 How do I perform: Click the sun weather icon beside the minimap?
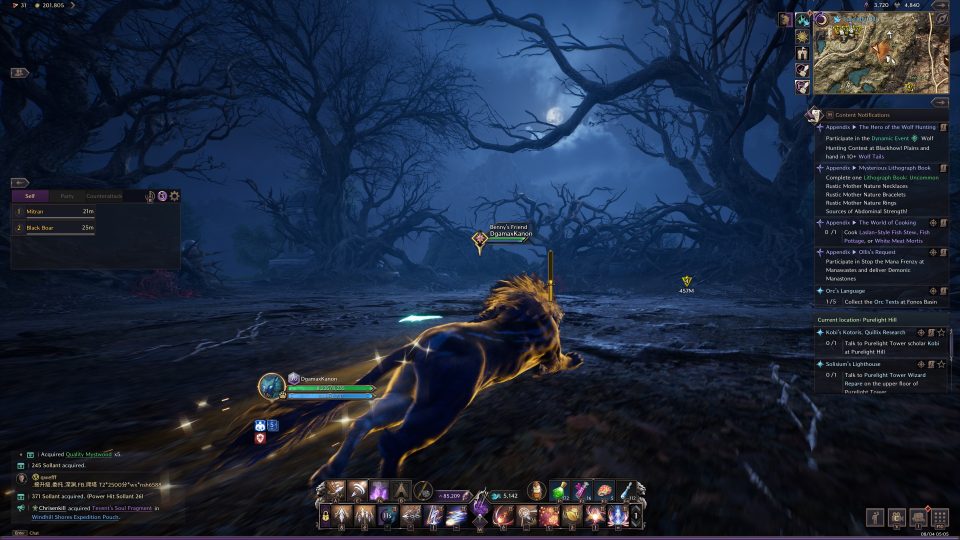802,36
